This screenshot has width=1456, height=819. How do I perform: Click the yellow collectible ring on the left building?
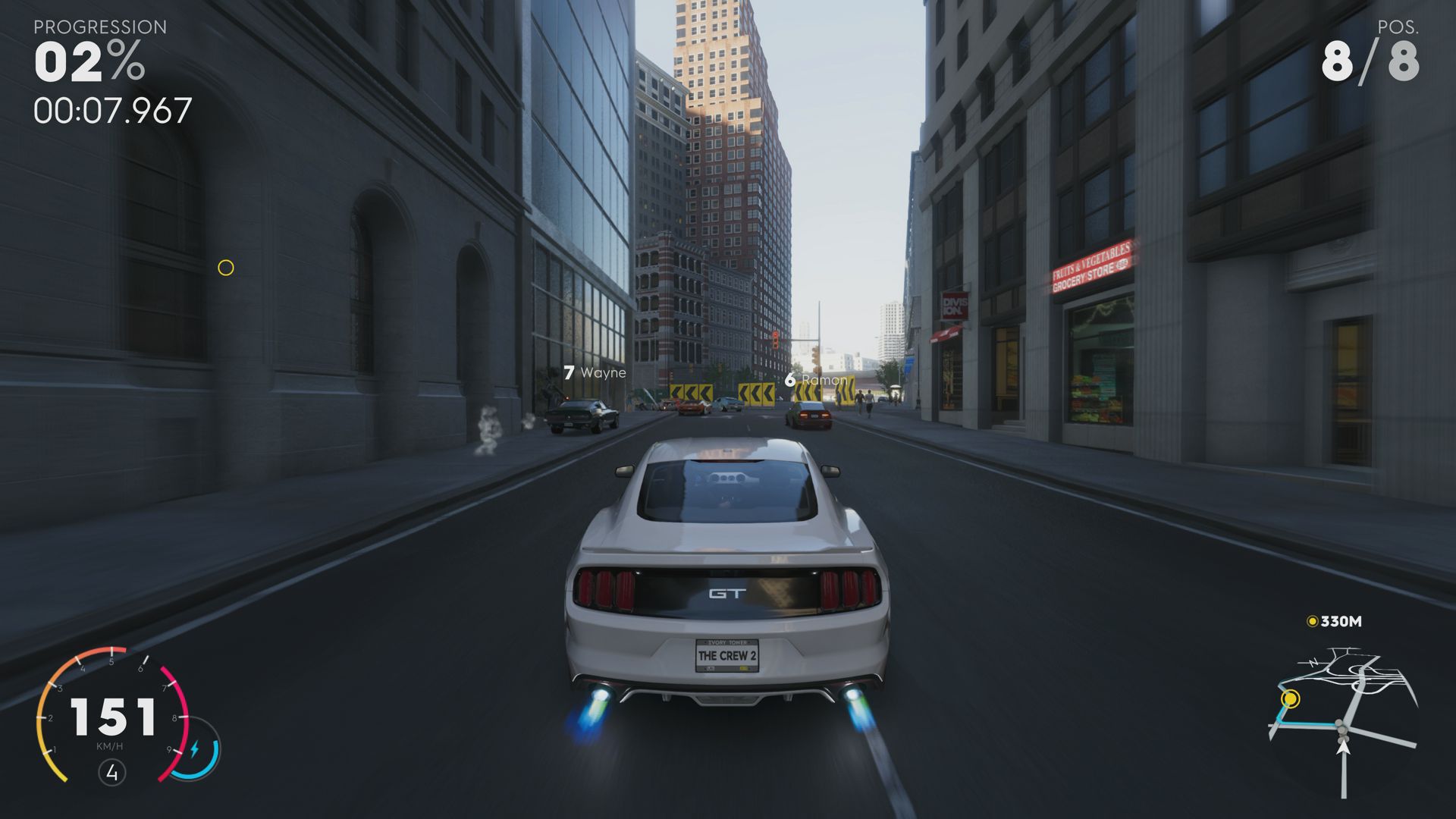225,268
